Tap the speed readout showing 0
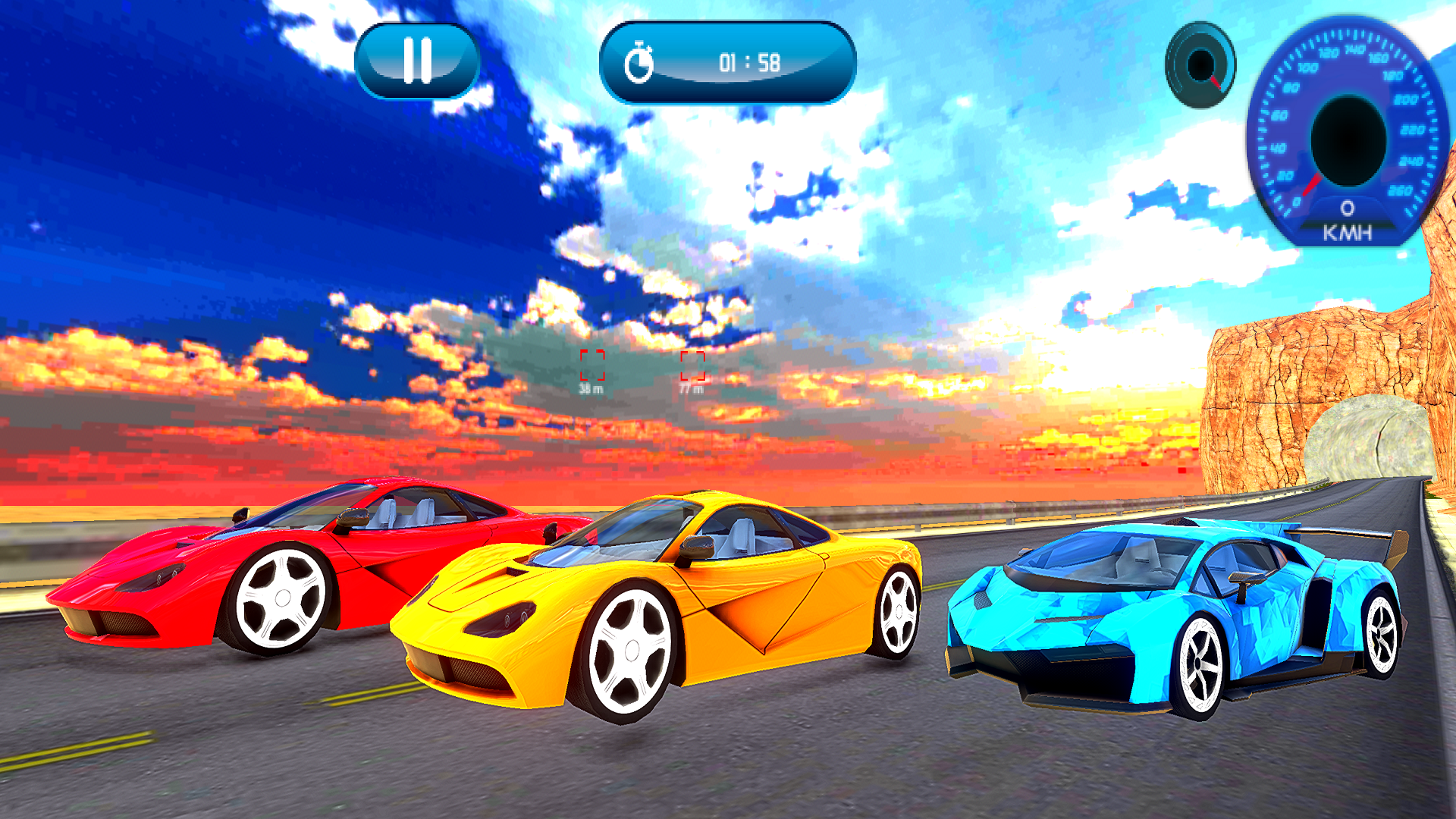1456x819 pixels. (1347, 206)
